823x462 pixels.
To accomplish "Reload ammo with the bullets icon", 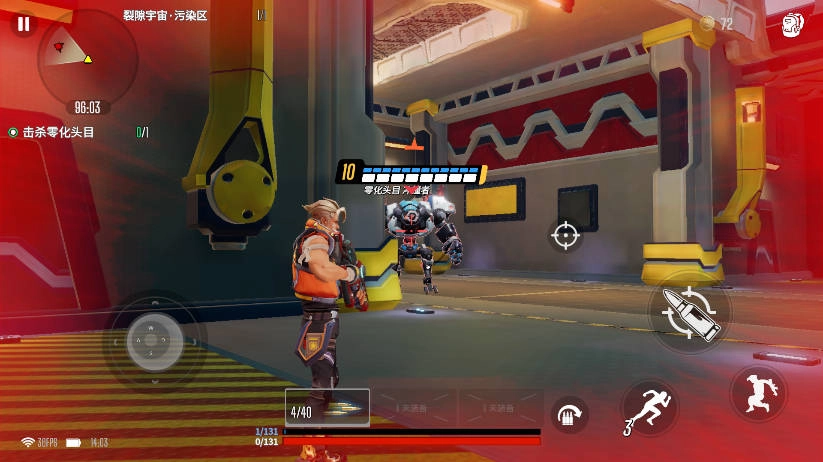I will pos(570,414).
